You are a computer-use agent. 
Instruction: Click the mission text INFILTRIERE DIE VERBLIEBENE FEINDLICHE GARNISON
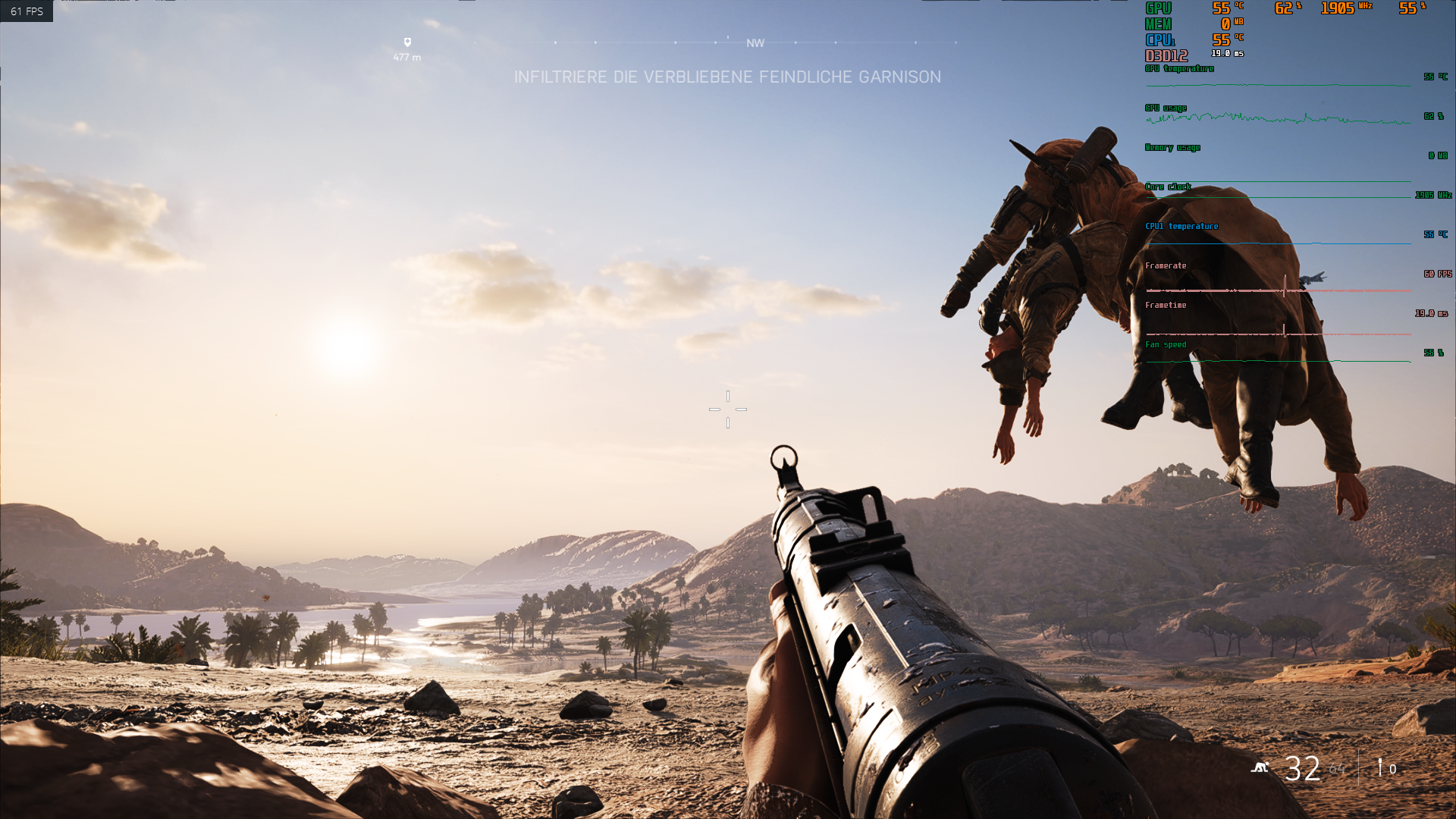coord(728,77)
